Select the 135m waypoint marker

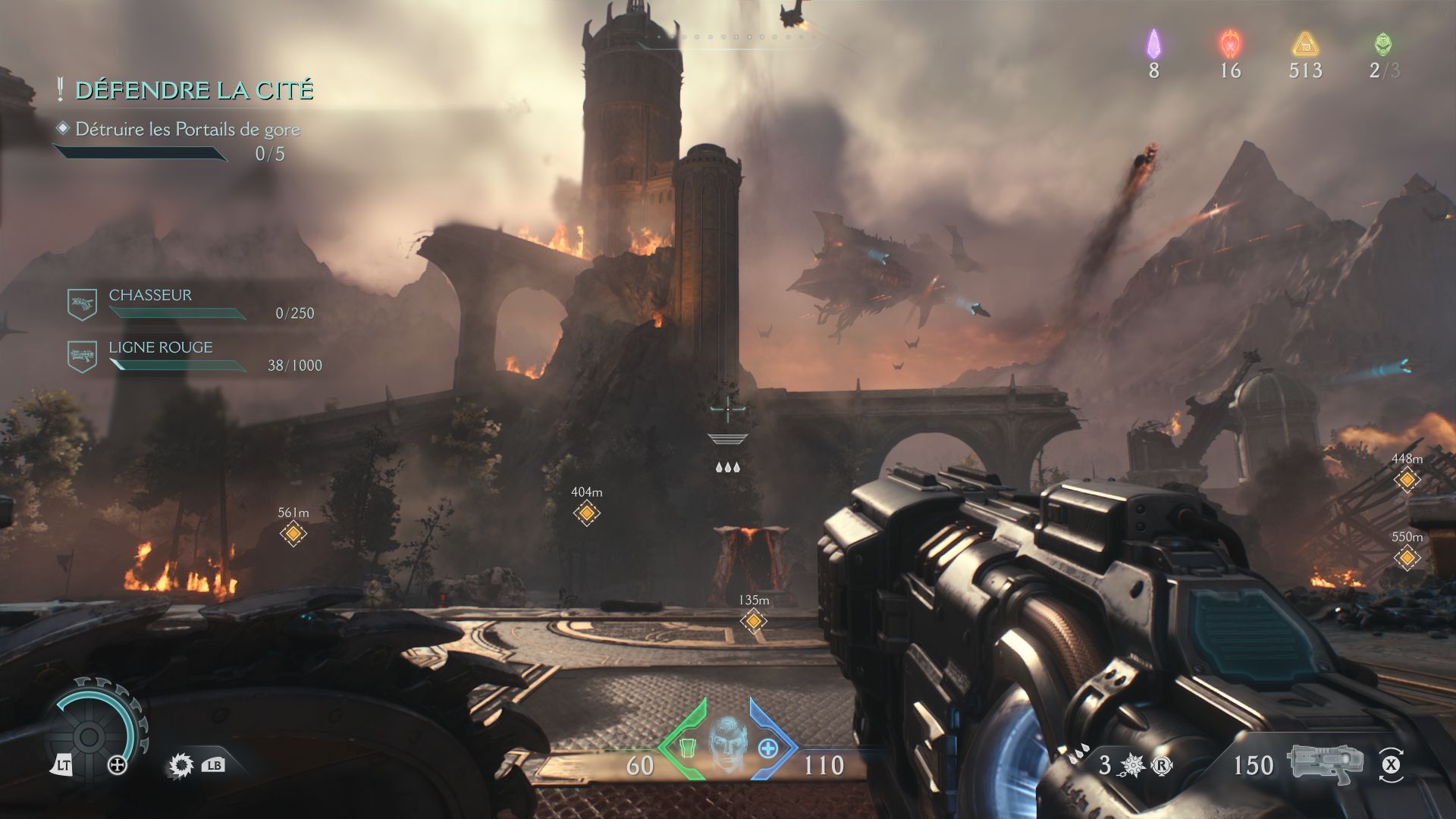coord(753,621)
